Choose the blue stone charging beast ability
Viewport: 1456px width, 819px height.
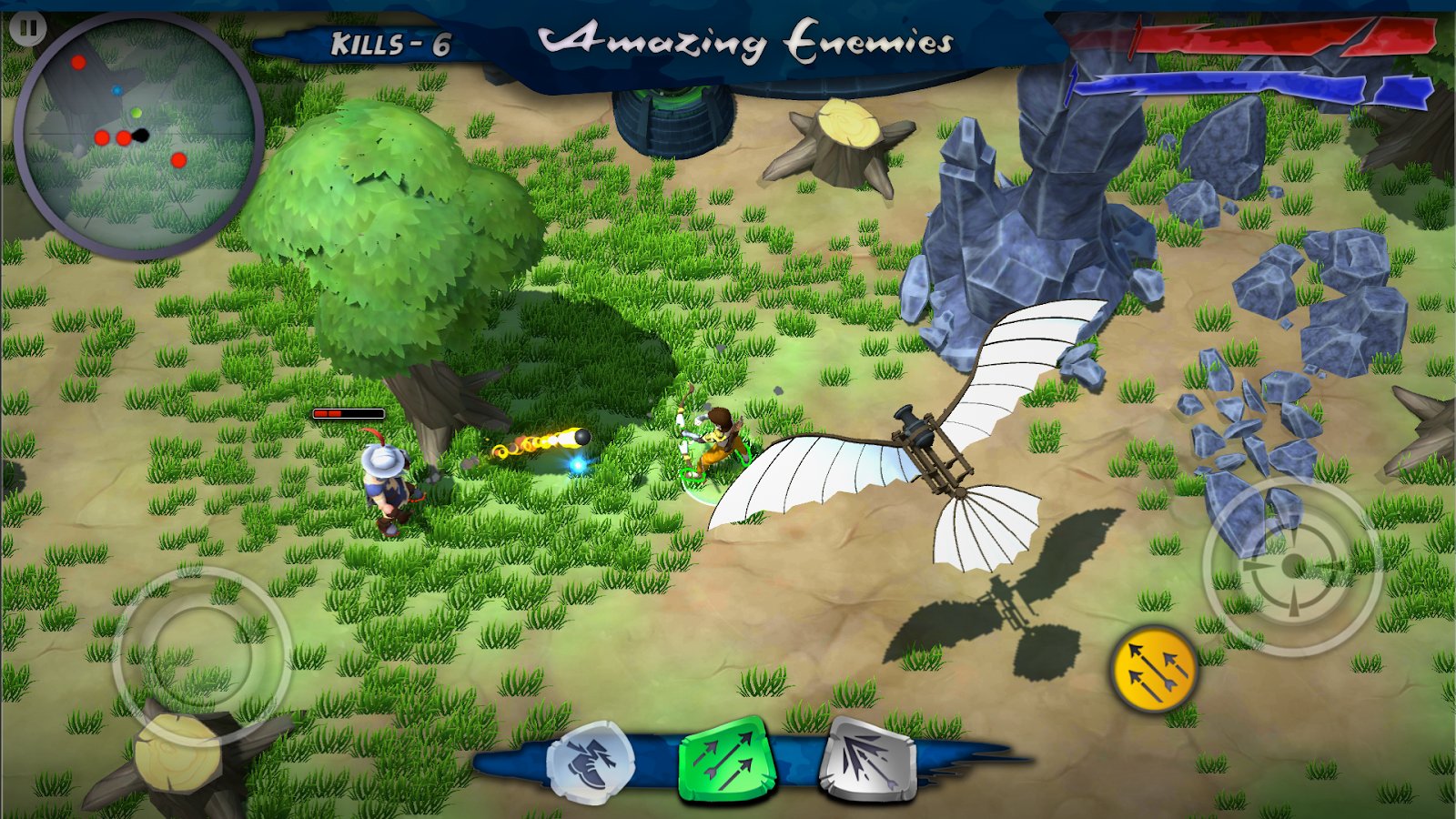[x=591, y=762]
